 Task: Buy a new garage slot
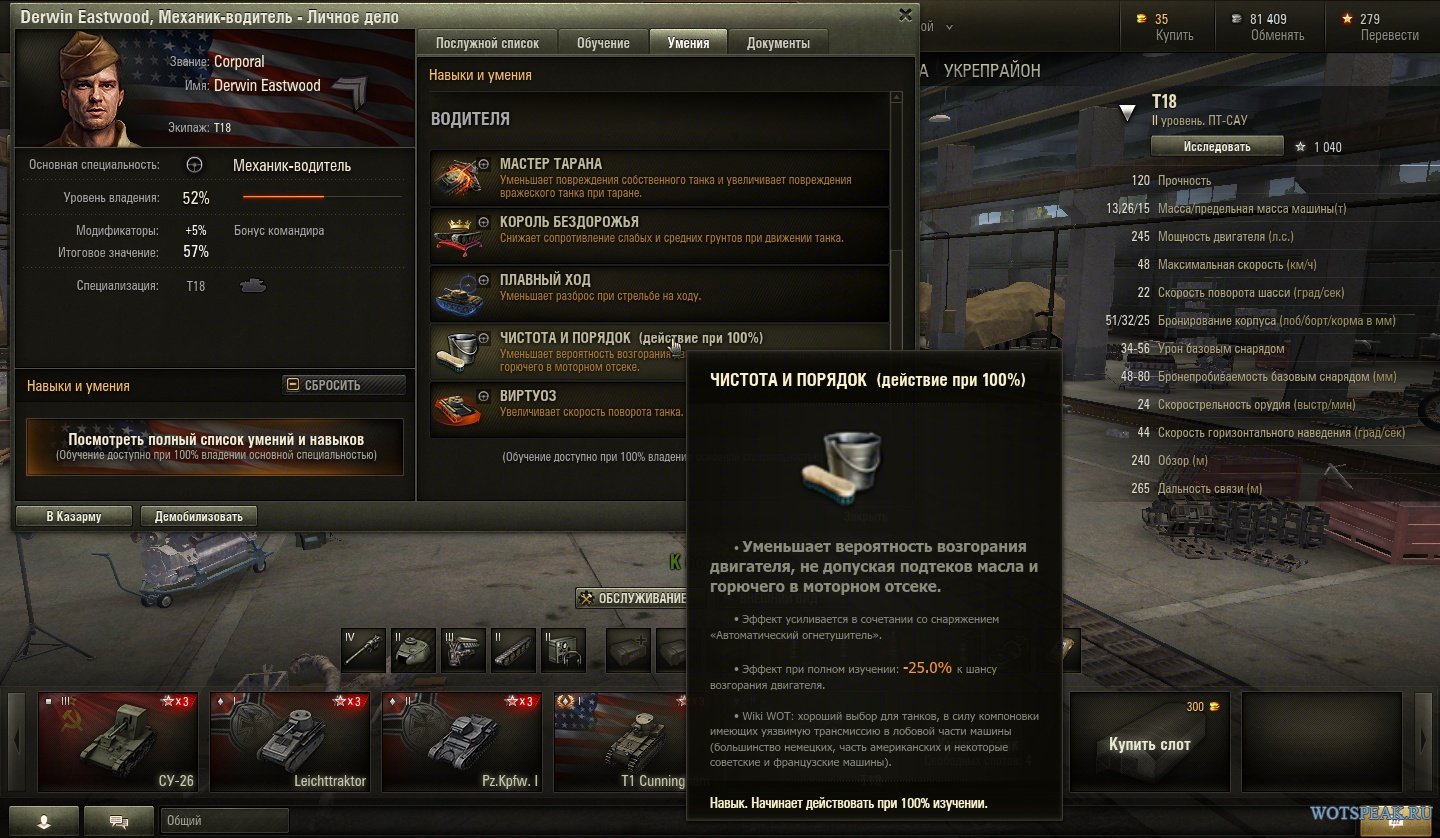[x=1149, y=741]
